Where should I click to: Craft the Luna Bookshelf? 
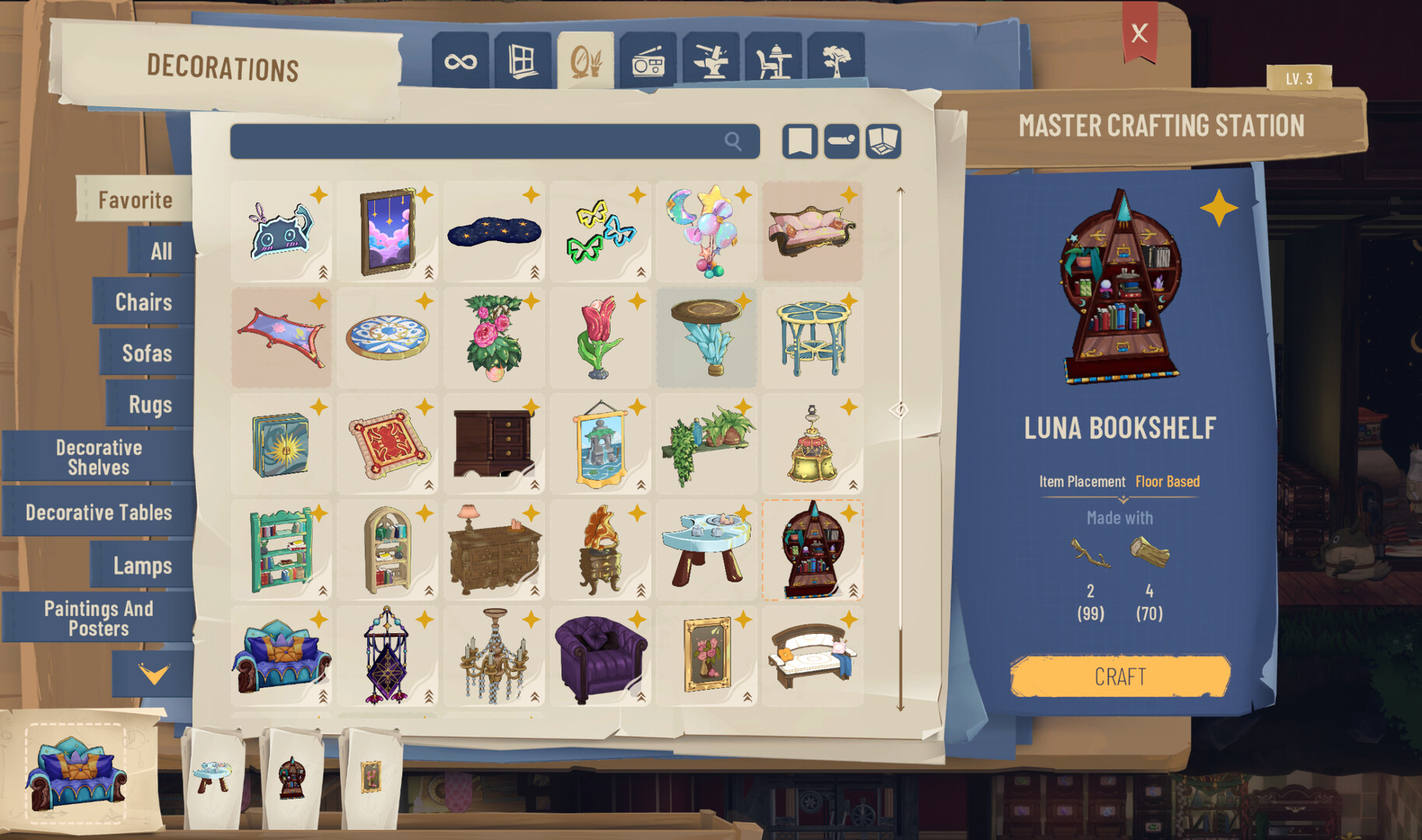(1119, 676)
